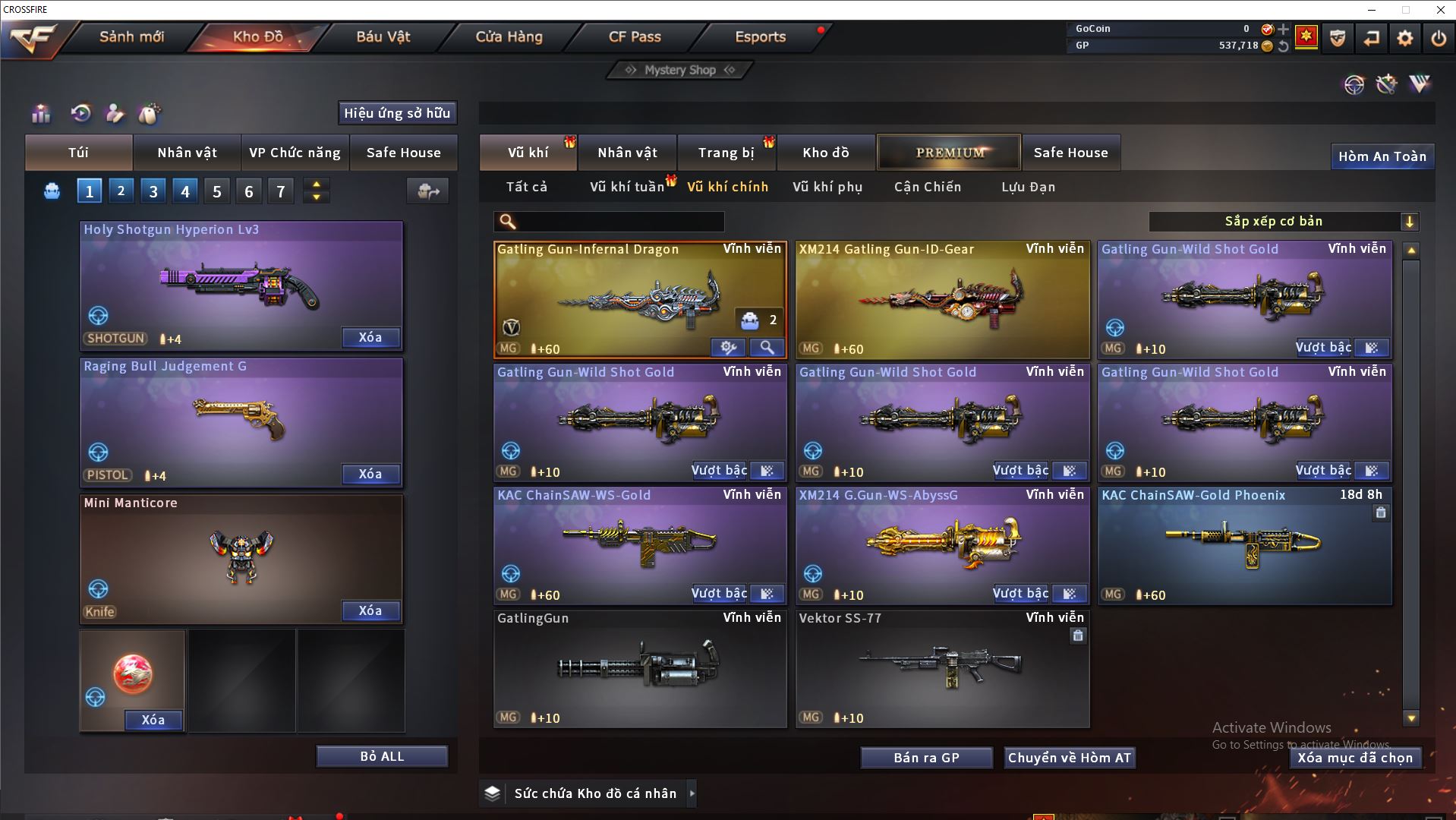Open the gear settings icon
The width and height of the screenshot is (1456, 820).
tap(1404, 38)
